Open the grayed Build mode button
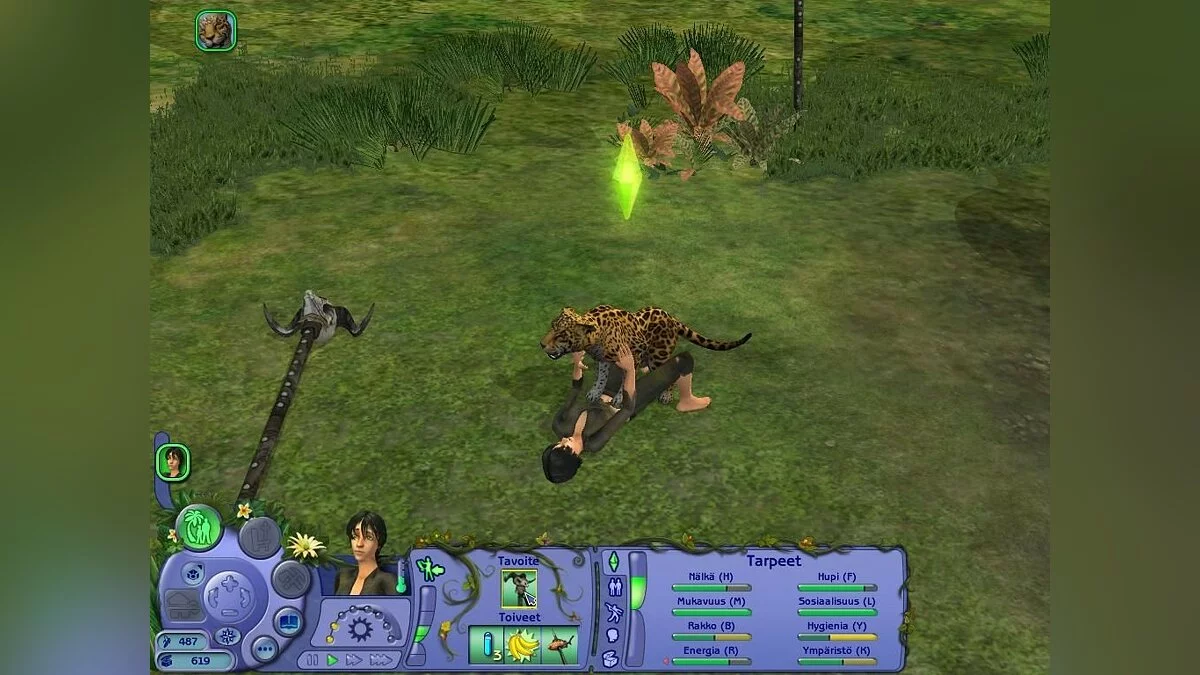 291,578
